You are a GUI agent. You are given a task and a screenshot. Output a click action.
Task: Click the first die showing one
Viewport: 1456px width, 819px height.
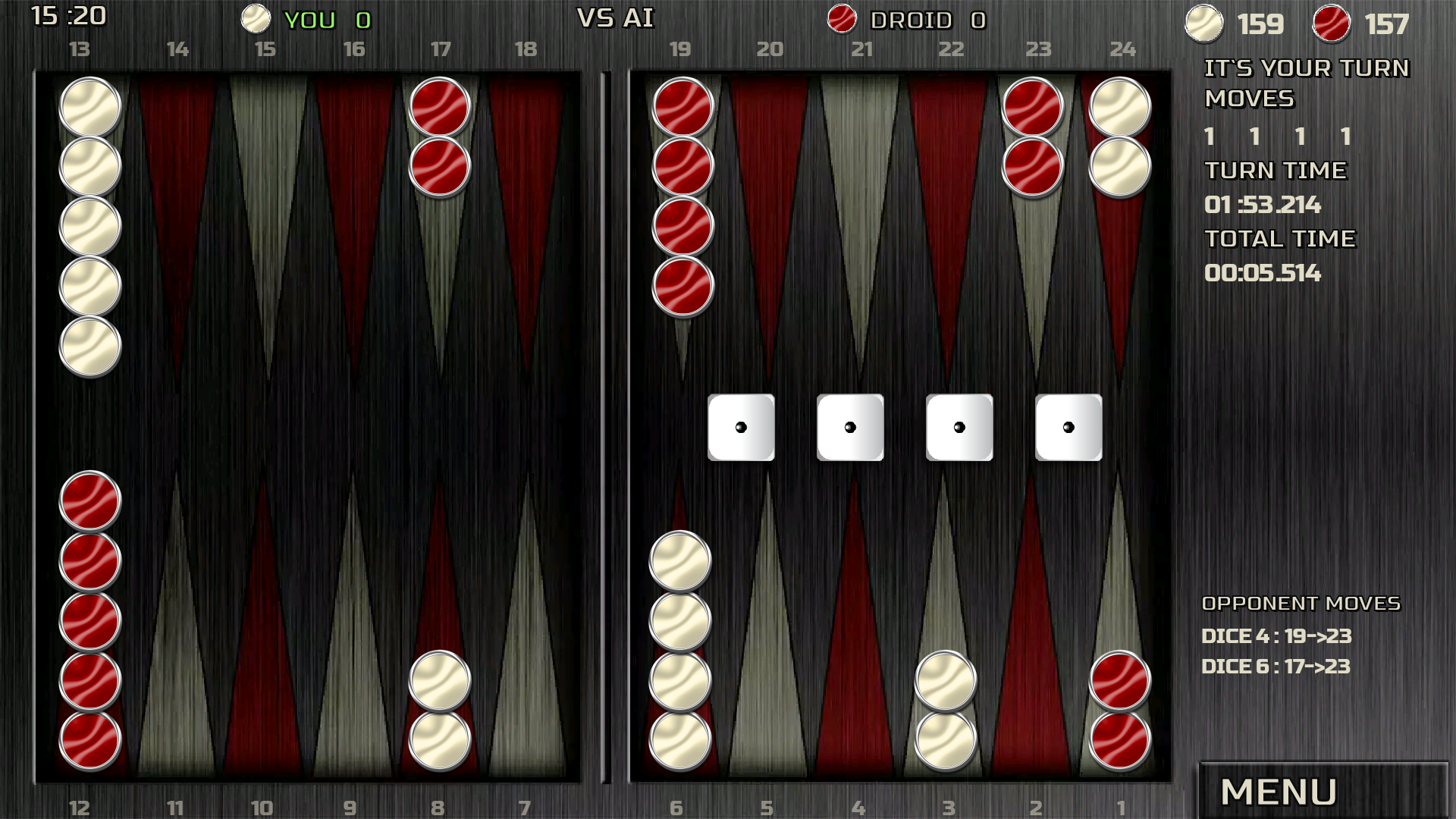click(741, 427)
